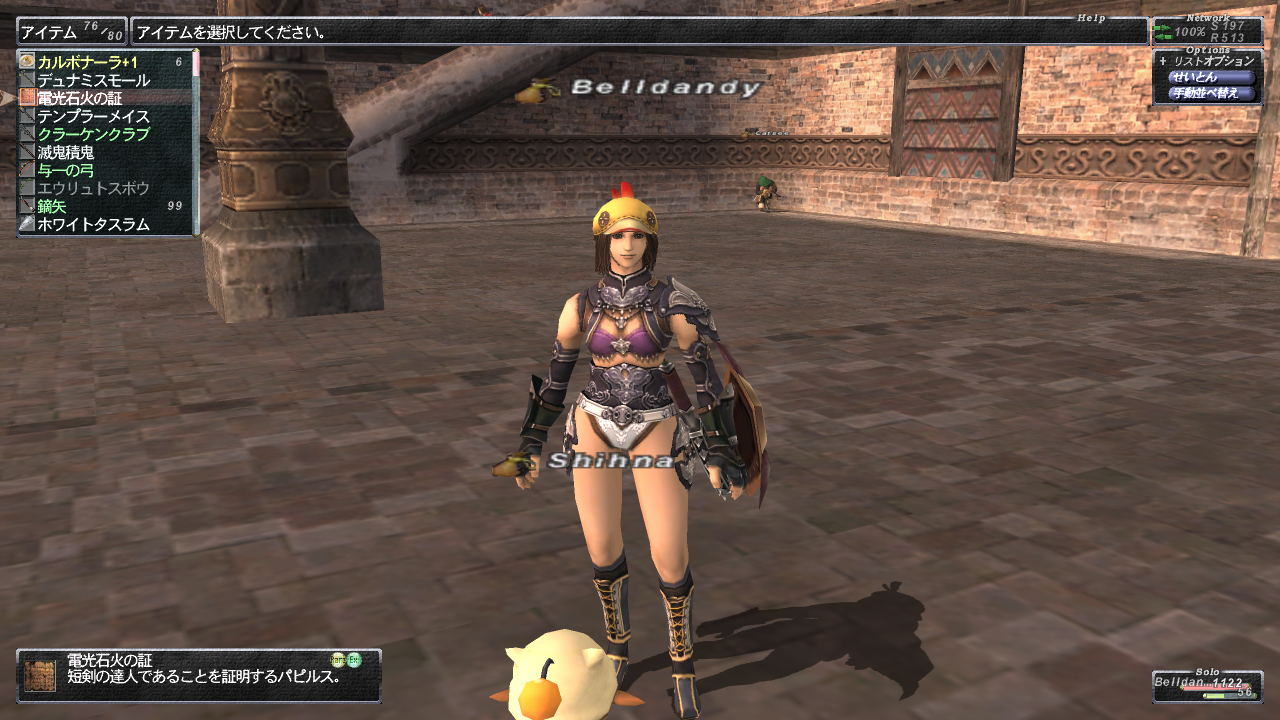1280x720 pixels.
Task: Click the greyed エウリュトスボウ entry
Action: click(93, 188)
